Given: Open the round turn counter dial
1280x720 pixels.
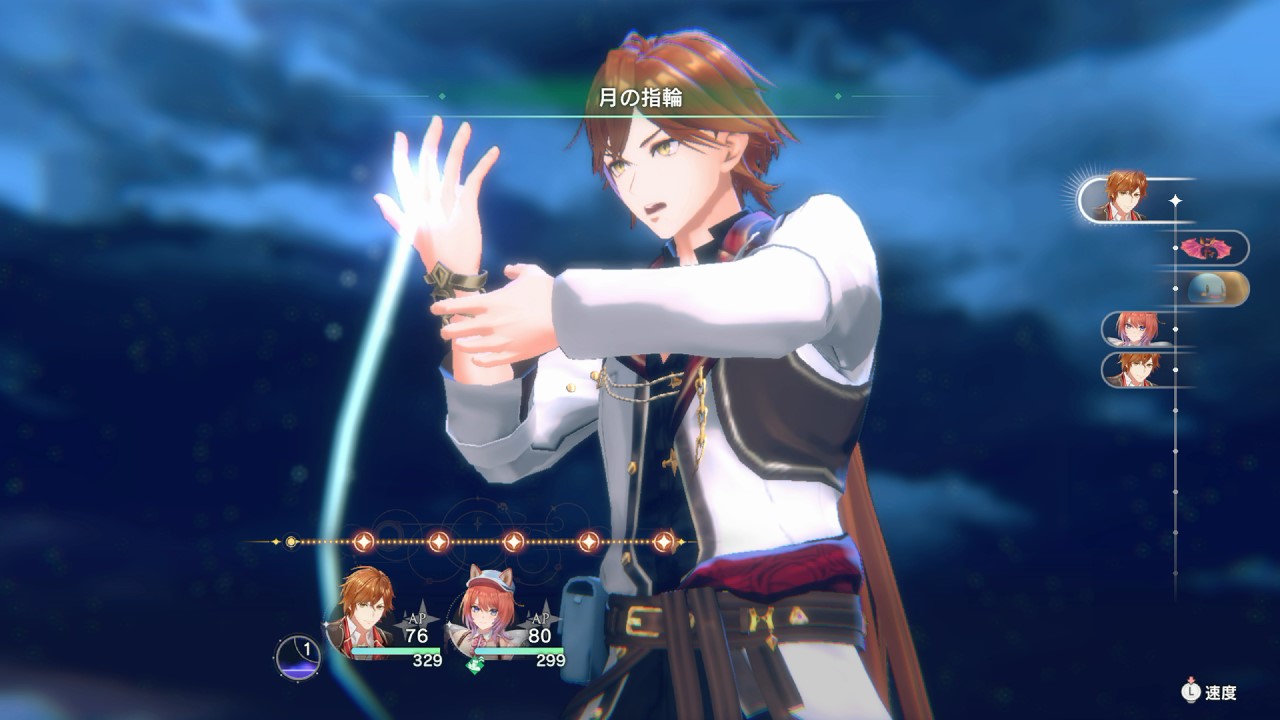Looking at the screenshot, I should click(x=298, y=655).
